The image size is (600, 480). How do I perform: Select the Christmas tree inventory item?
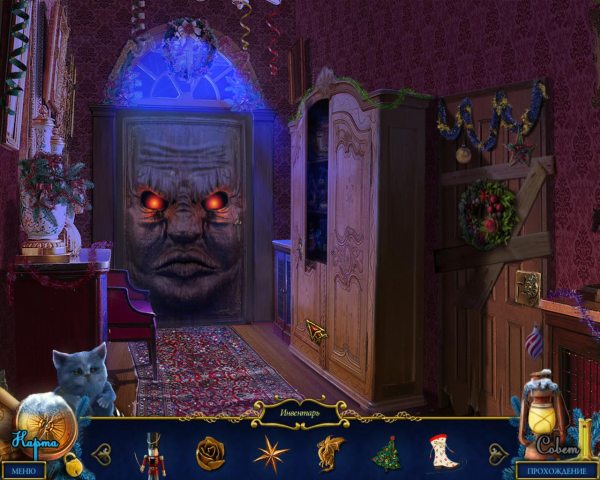point(386,453)
